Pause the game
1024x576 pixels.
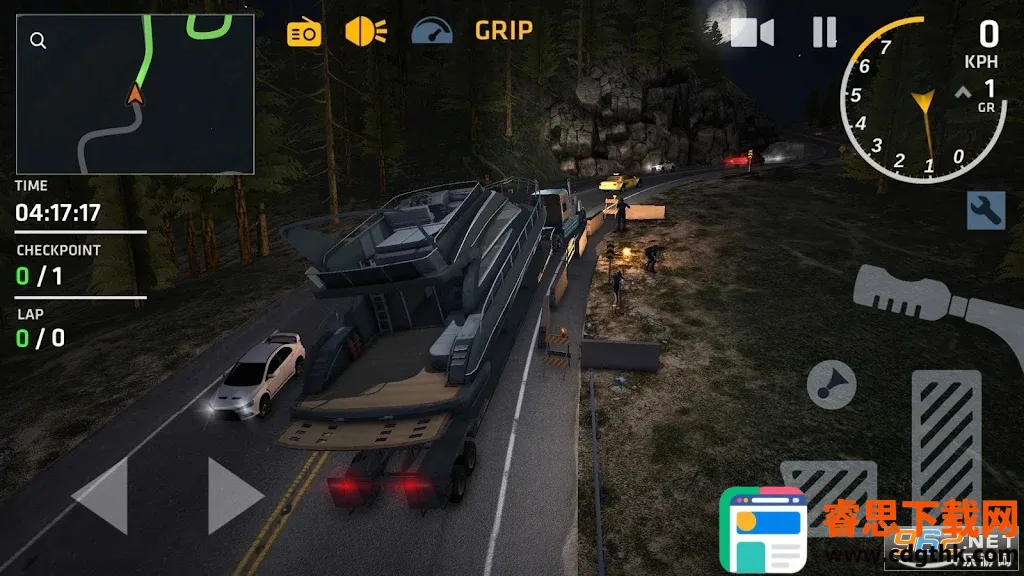tap(824, 33)
